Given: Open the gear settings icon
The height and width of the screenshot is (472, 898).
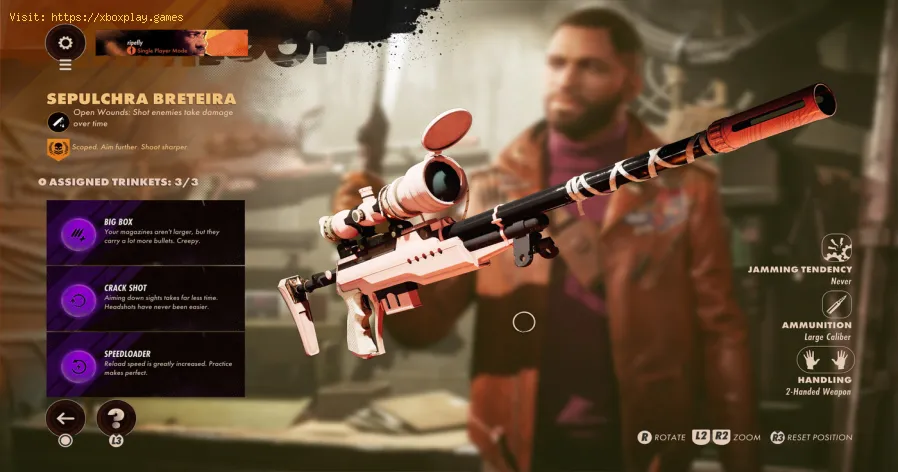Looking at the screenshot, I should 66,43.
